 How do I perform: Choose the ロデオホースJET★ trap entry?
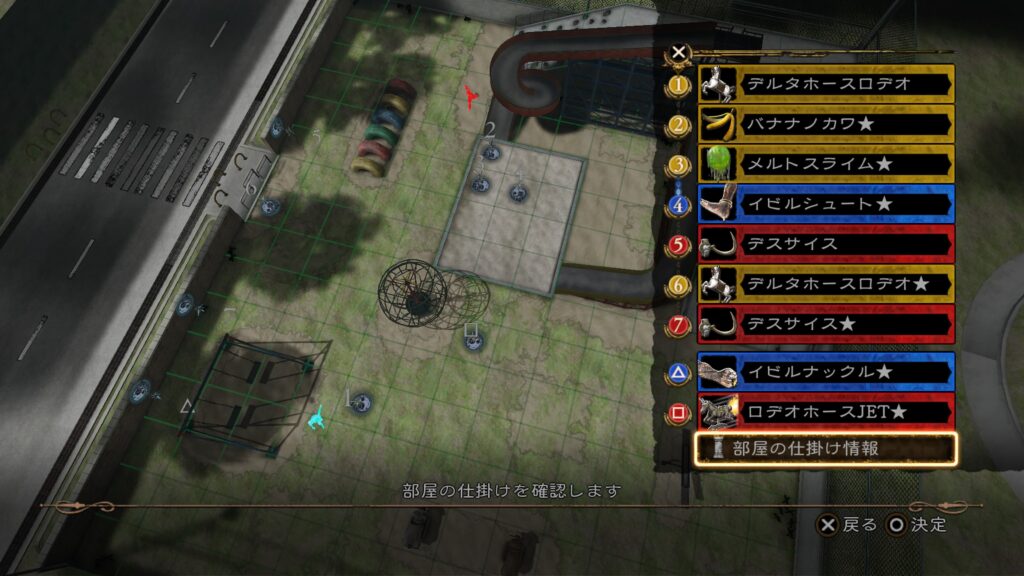click(826, 411)
